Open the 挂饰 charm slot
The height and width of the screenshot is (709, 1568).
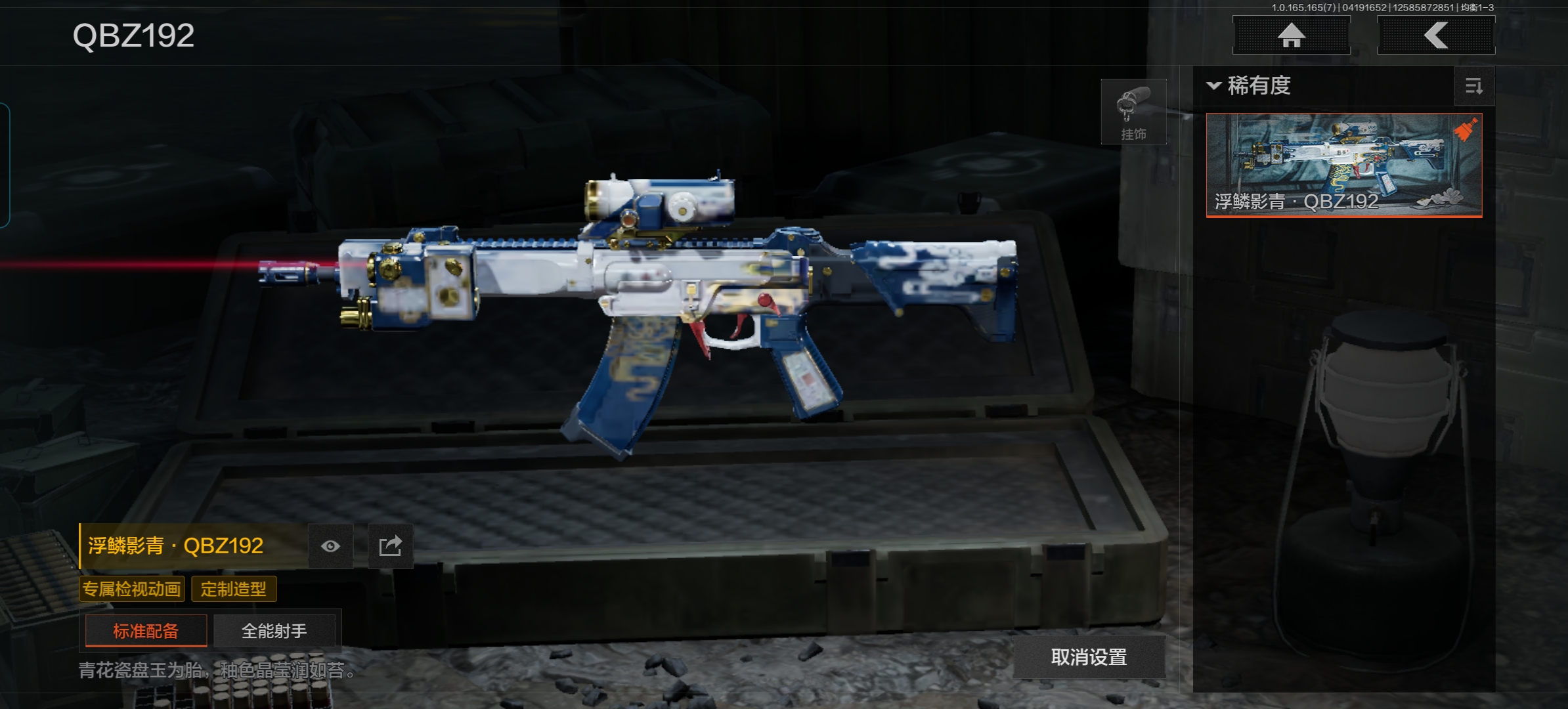tap(1133, 112)
